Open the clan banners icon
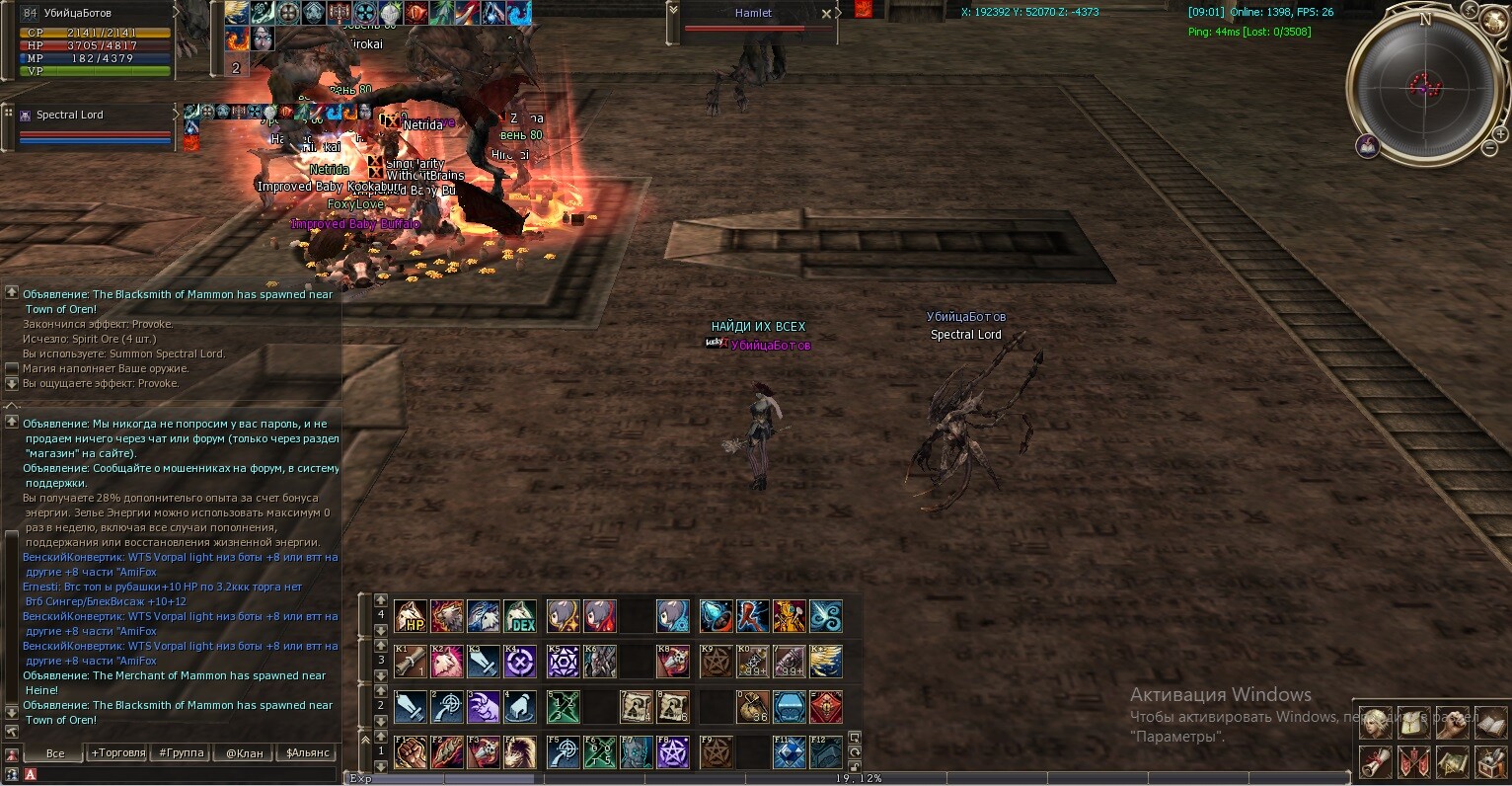The height and width of the screenshot is (786, 1512). [1413, 761]
